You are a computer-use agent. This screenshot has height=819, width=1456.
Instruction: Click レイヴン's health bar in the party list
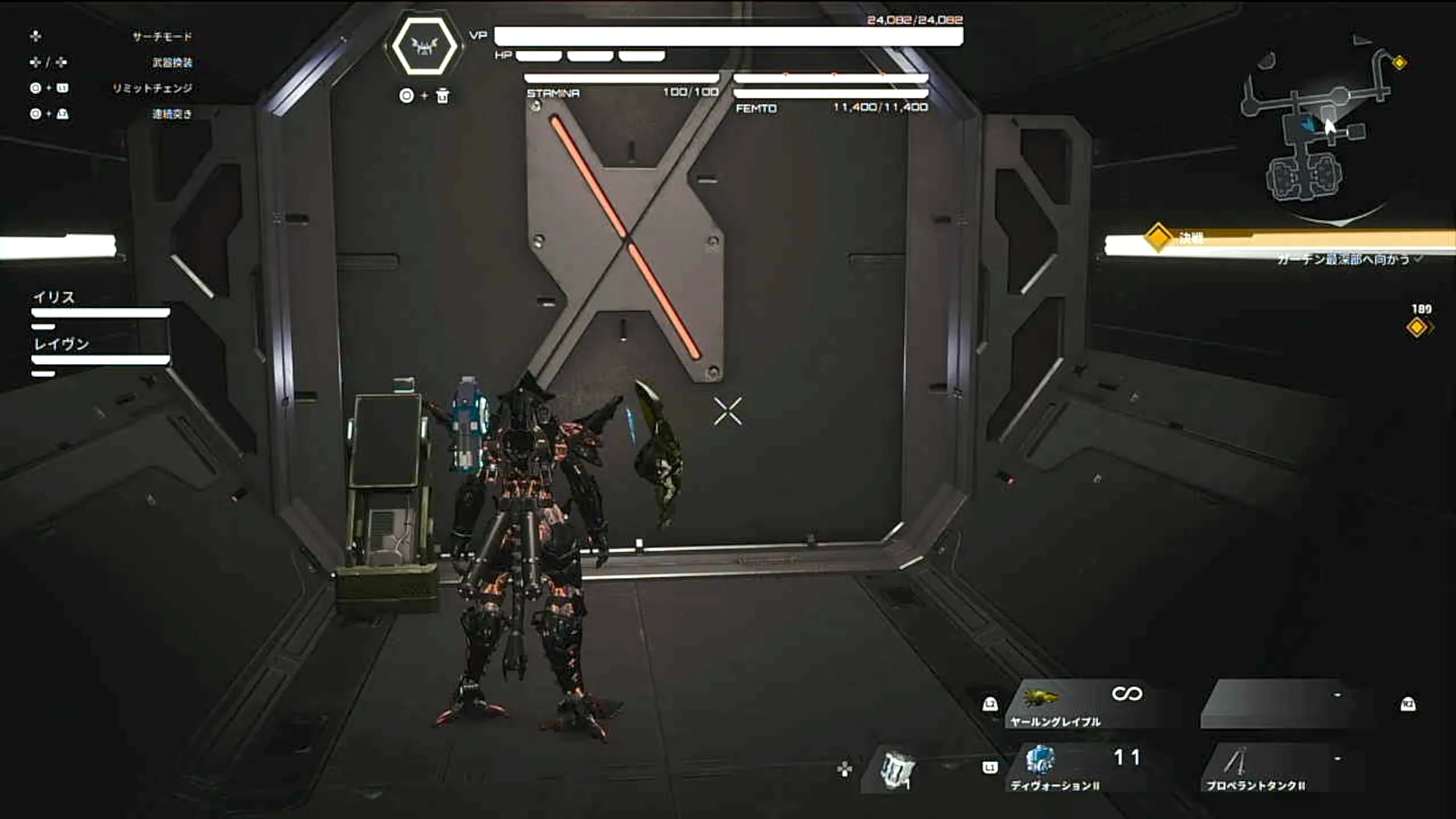click(x=99, y=357)
